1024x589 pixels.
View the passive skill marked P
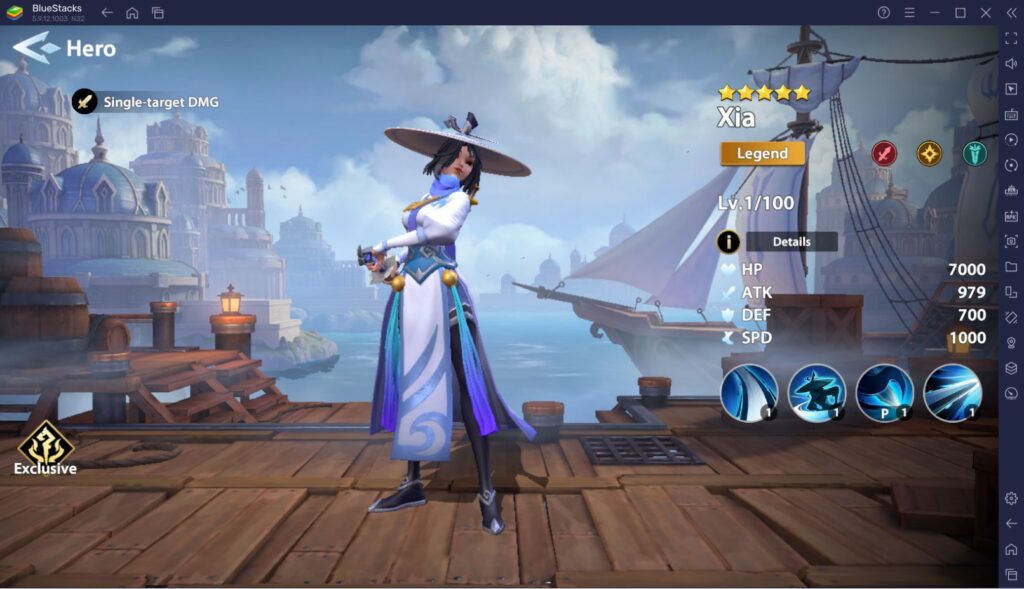click(x=885, y=392)
